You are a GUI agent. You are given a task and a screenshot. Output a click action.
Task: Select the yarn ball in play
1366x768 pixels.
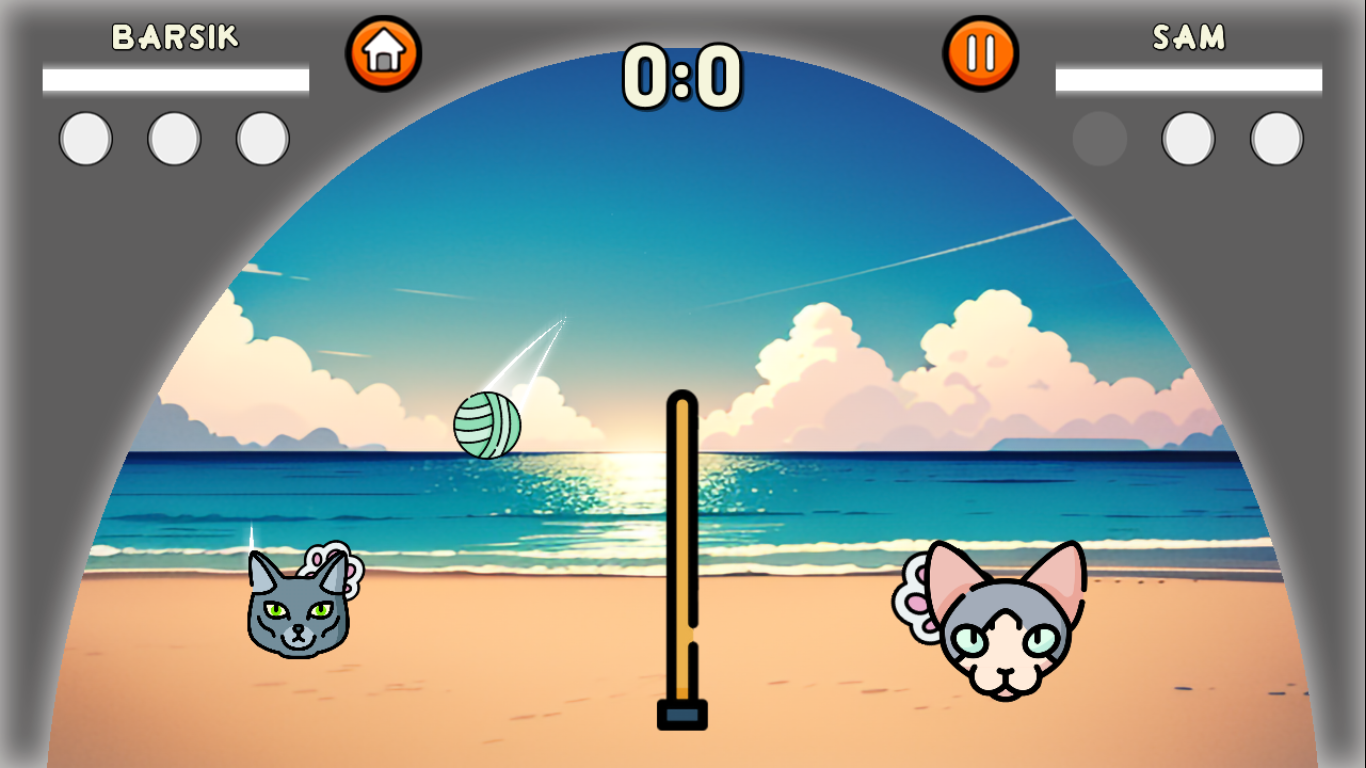[487, 426]
